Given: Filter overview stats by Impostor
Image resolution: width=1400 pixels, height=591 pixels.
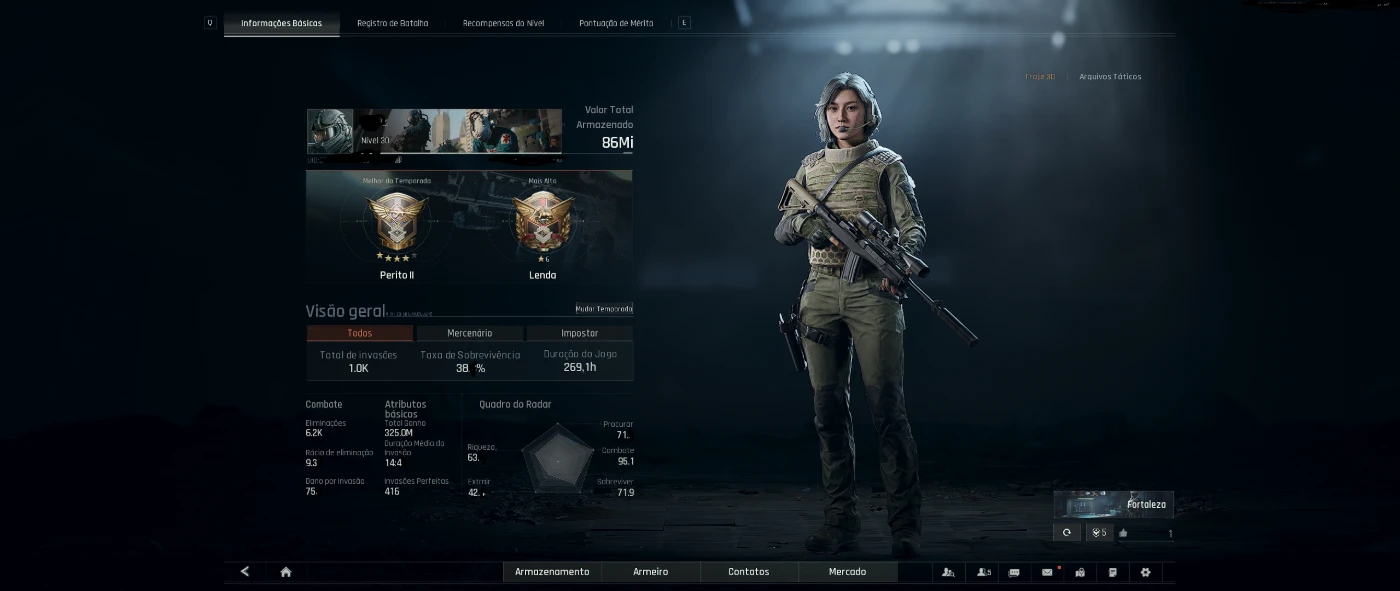Looking at the screenshot, I should pyautogui.click(x=579, y=333).
